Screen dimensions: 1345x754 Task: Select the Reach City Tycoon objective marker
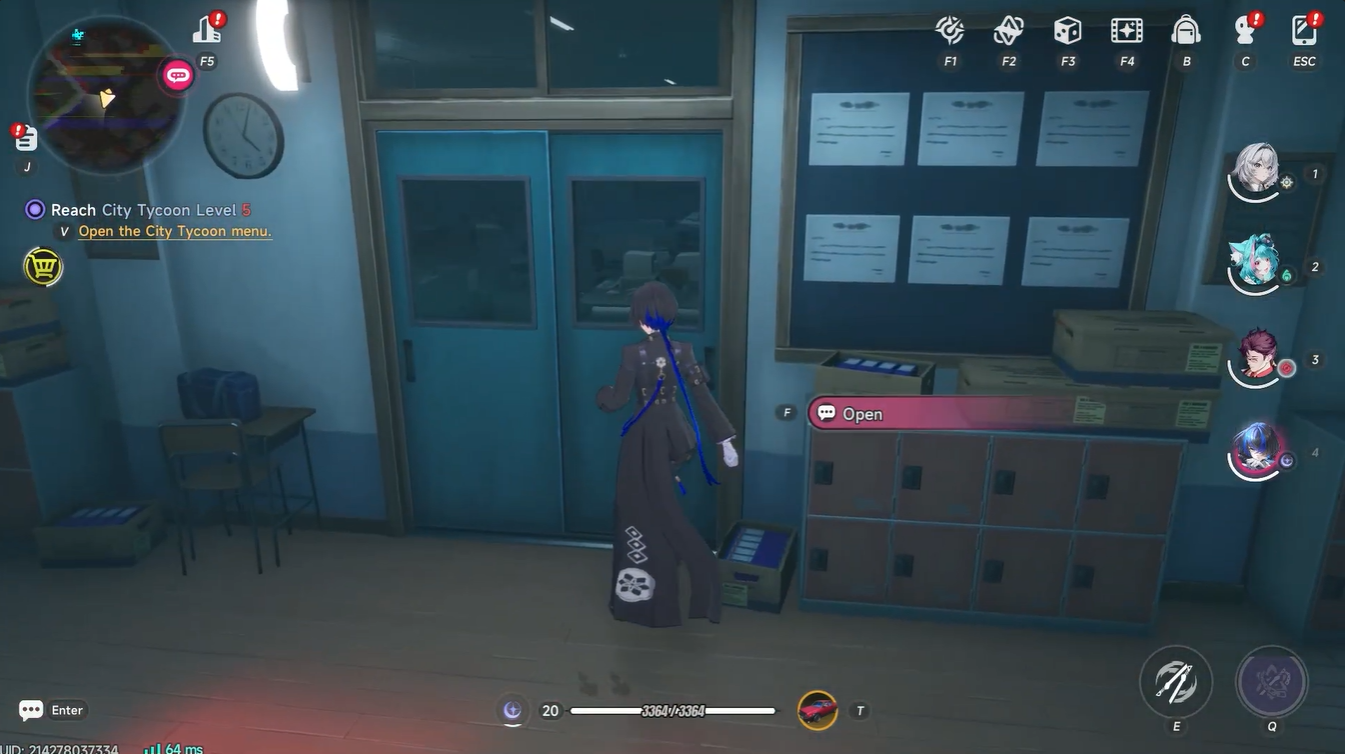[x=33, y=209]
